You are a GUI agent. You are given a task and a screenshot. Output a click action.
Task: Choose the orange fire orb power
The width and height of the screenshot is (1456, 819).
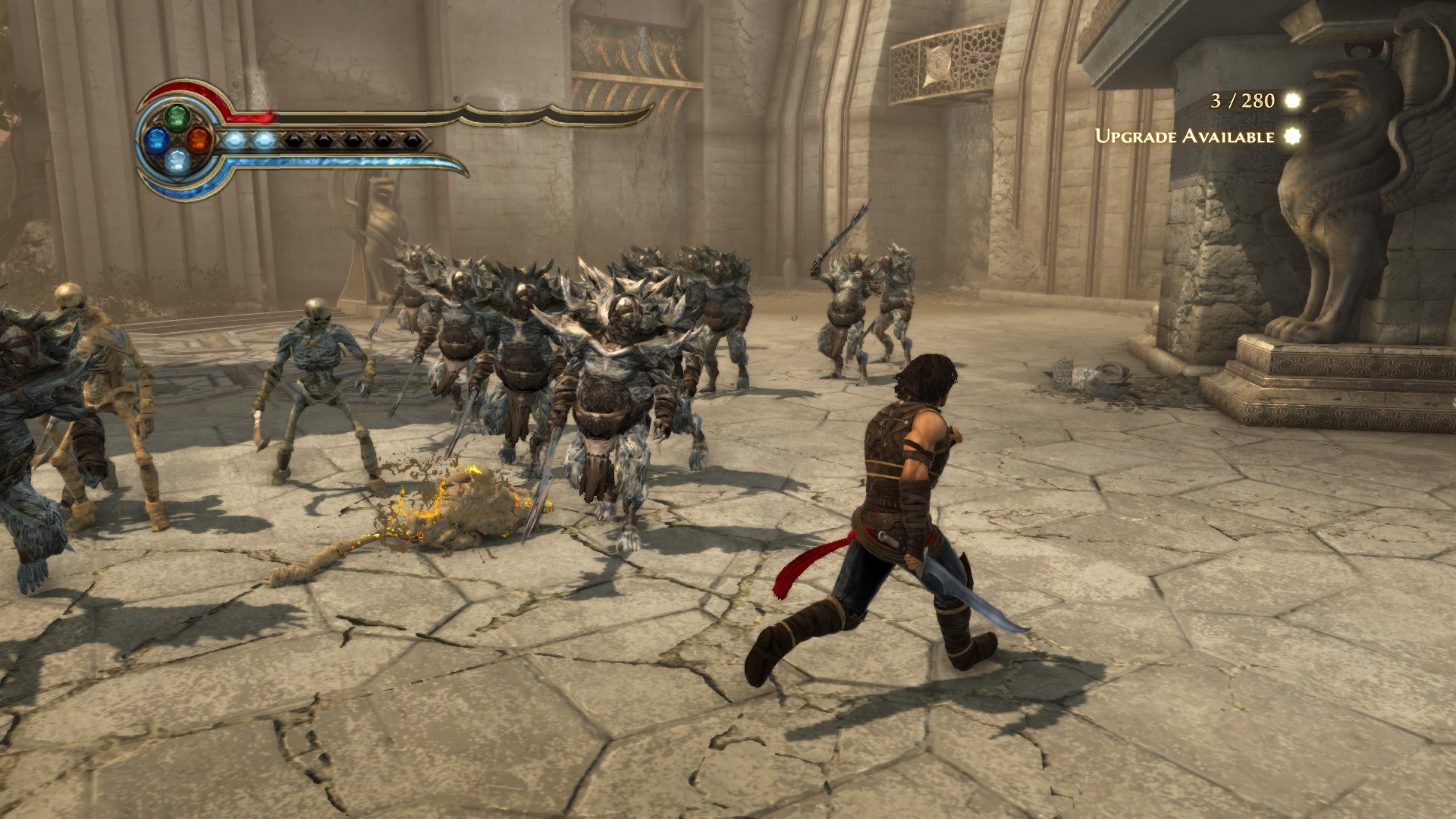tap(198, 139)
